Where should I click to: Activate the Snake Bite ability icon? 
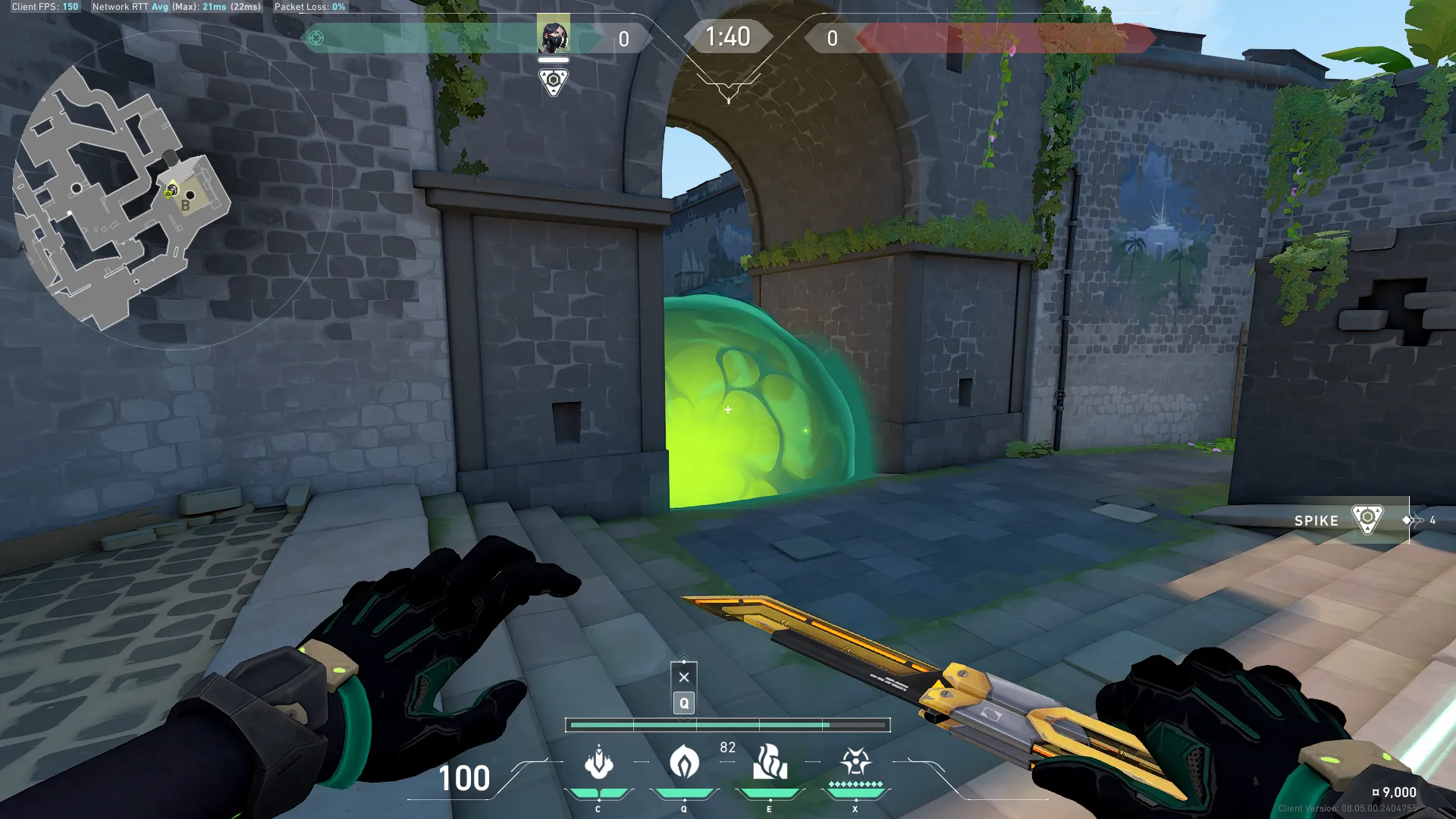pyautogui.click(x=598, y=763)
